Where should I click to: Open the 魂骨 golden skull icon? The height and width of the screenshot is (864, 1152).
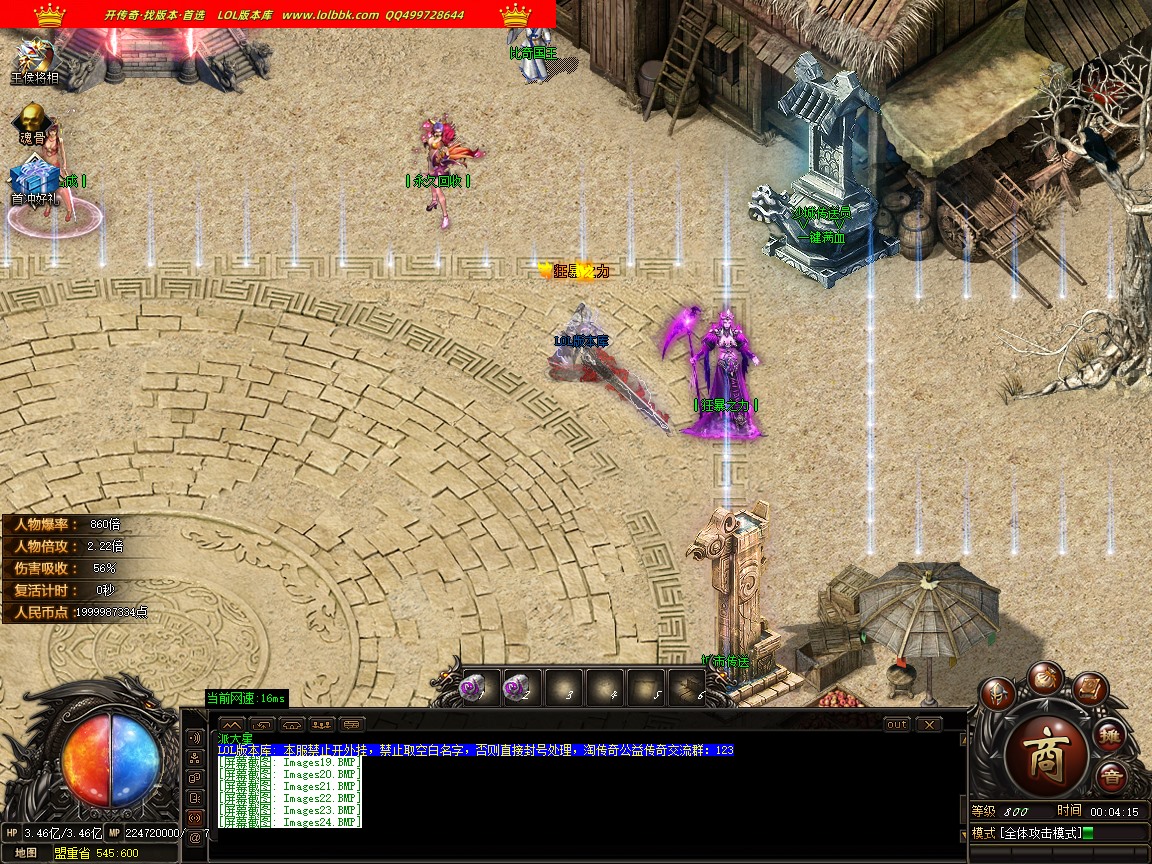coord(33,120)
